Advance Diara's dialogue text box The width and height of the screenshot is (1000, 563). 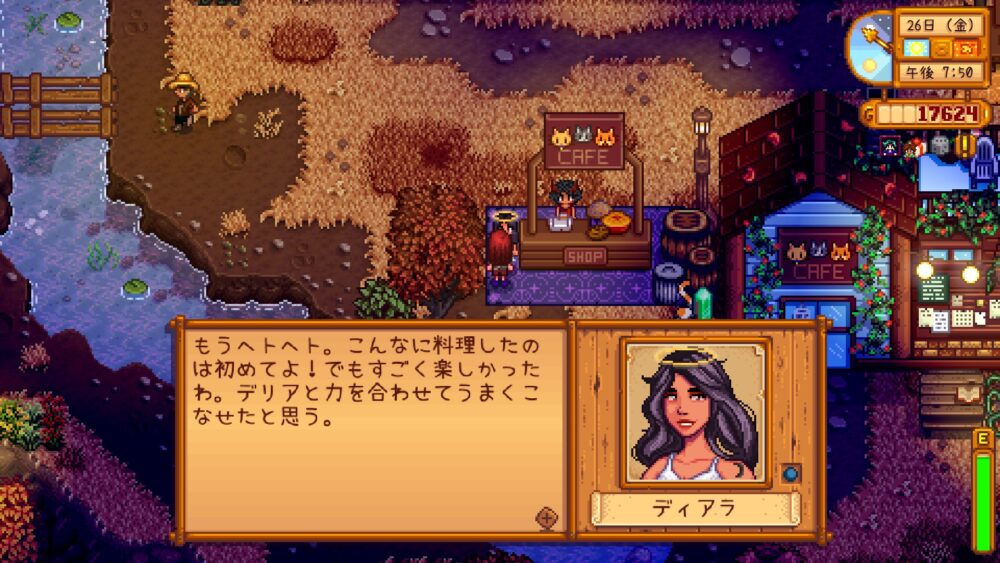pos(370,430)
